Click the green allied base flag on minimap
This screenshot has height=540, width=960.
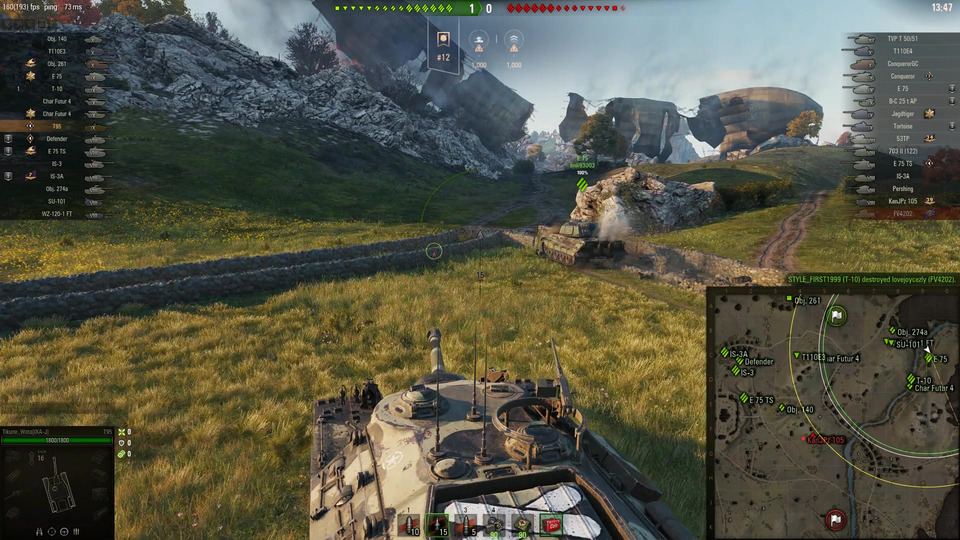[x=837, y=316]
